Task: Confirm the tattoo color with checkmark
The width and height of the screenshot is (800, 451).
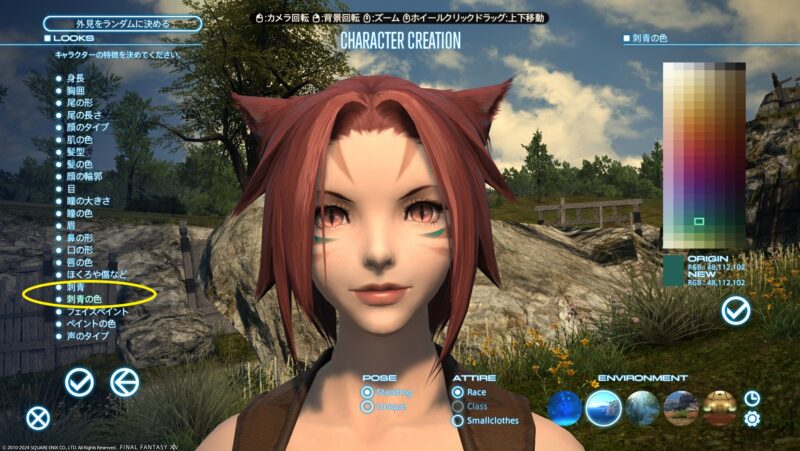Action: pos(736,312)
